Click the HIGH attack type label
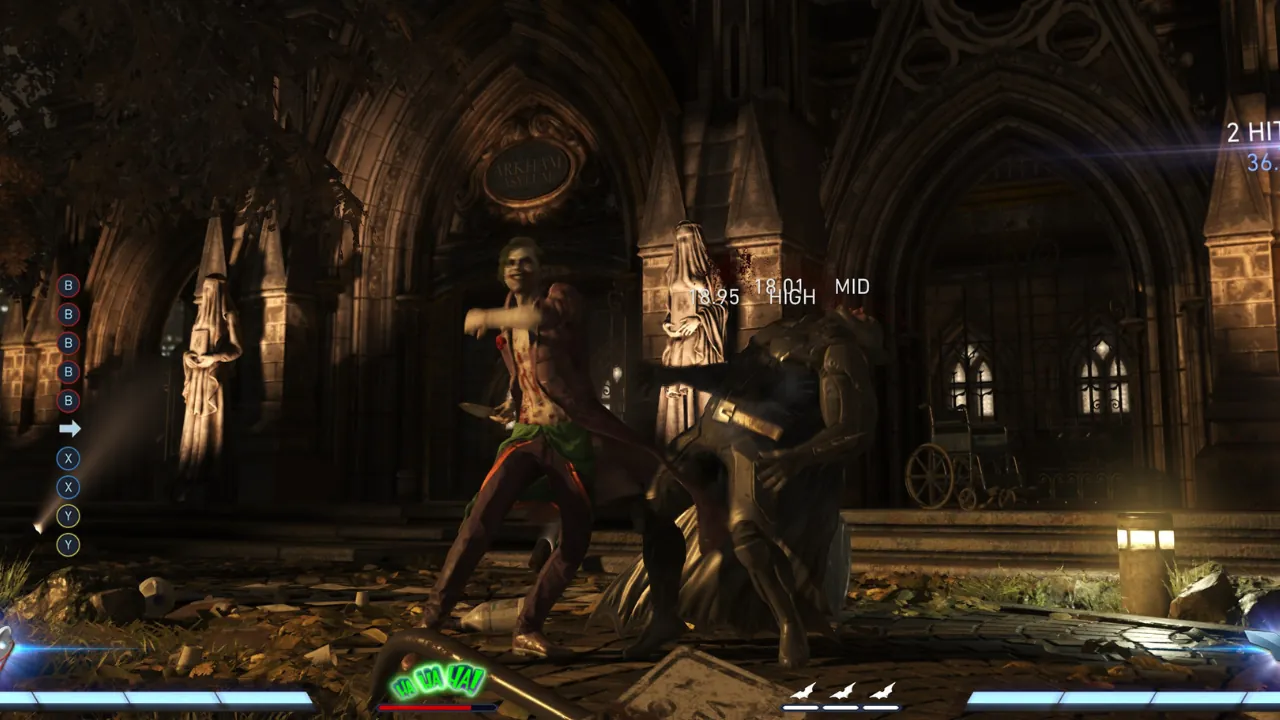 [x=794, y=297]
